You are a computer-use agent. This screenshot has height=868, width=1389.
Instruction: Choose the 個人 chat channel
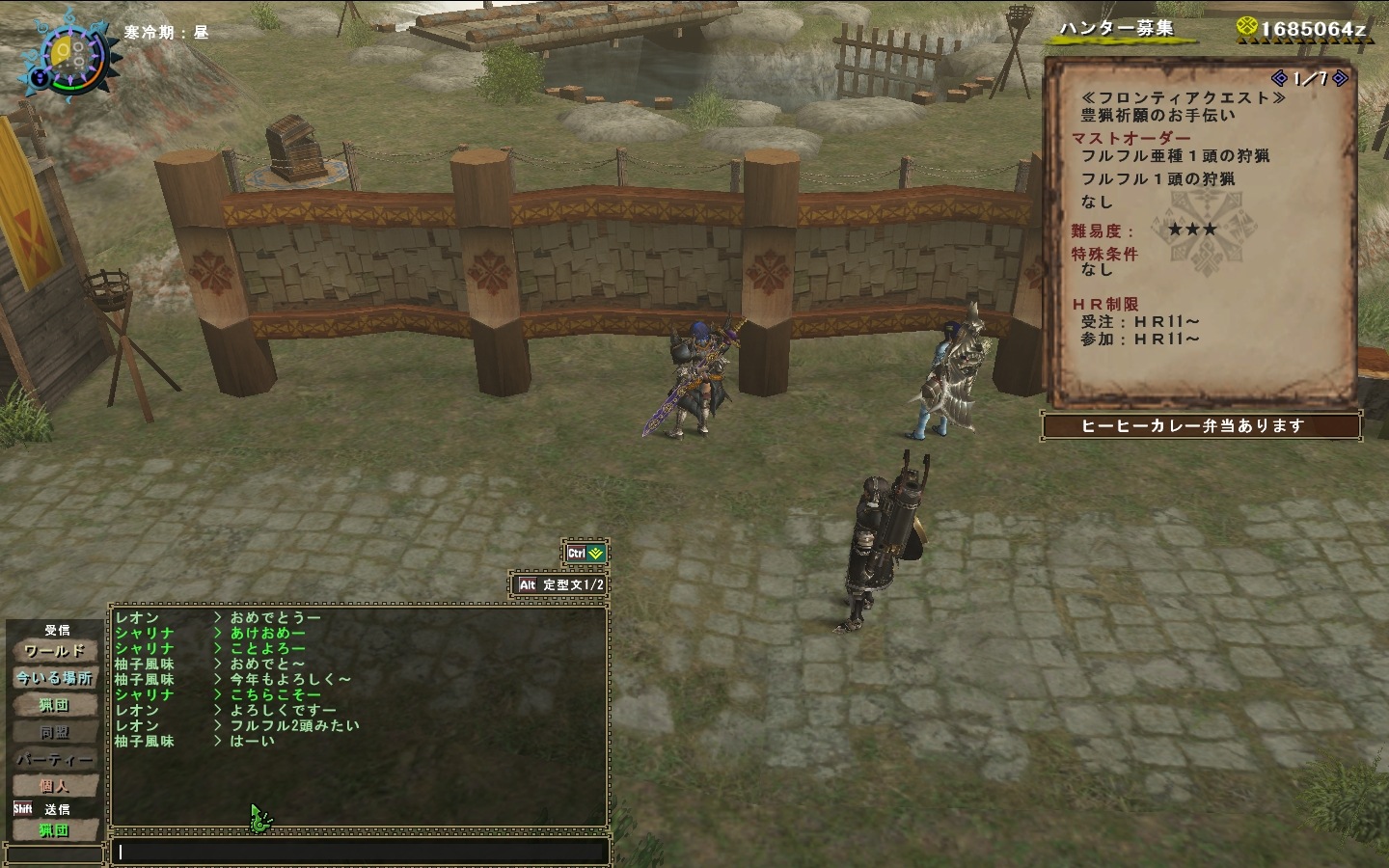click(x=54, y=786)
